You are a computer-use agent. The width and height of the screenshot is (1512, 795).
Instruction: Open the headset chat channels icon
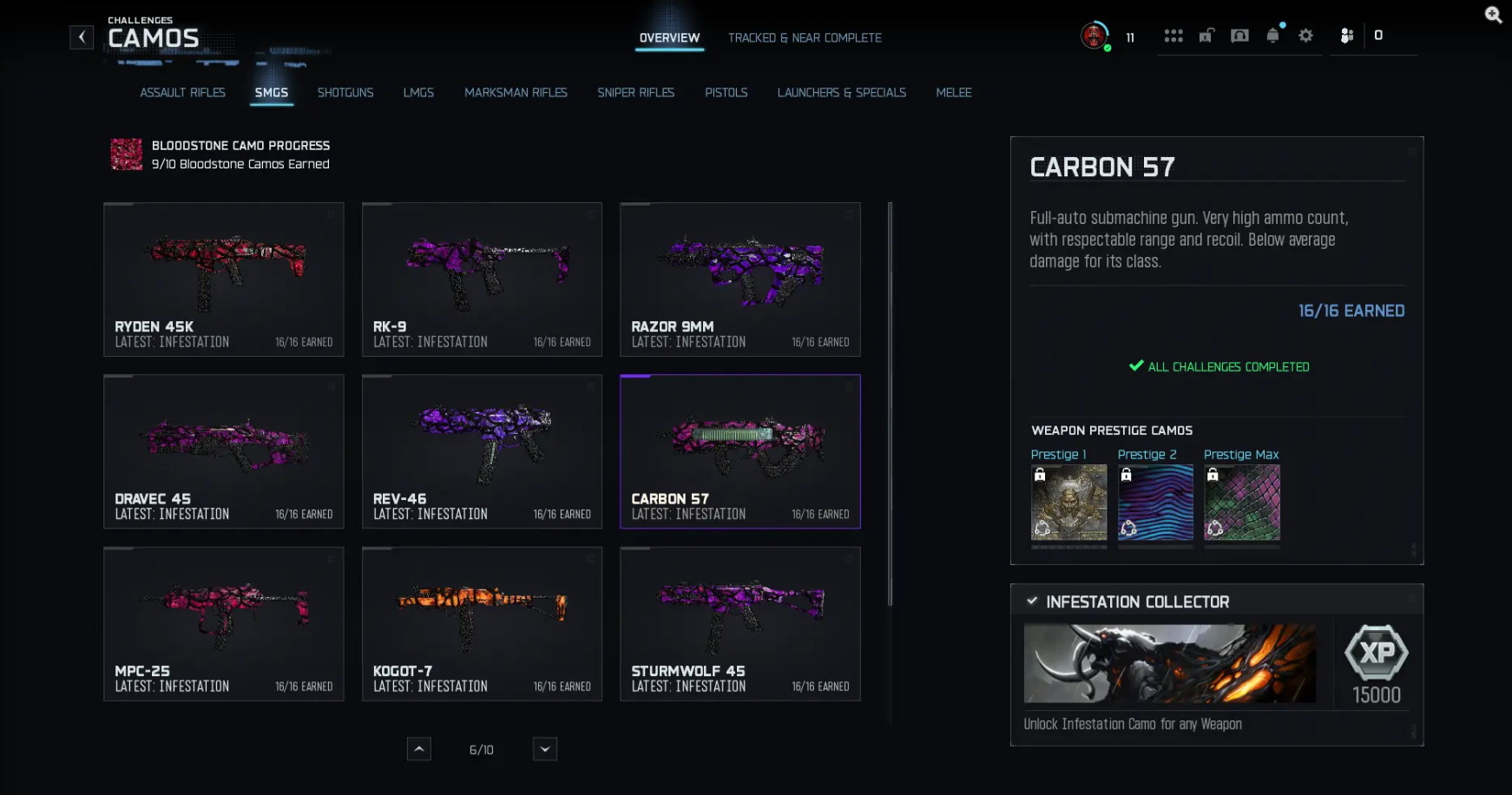point(1240,36)
